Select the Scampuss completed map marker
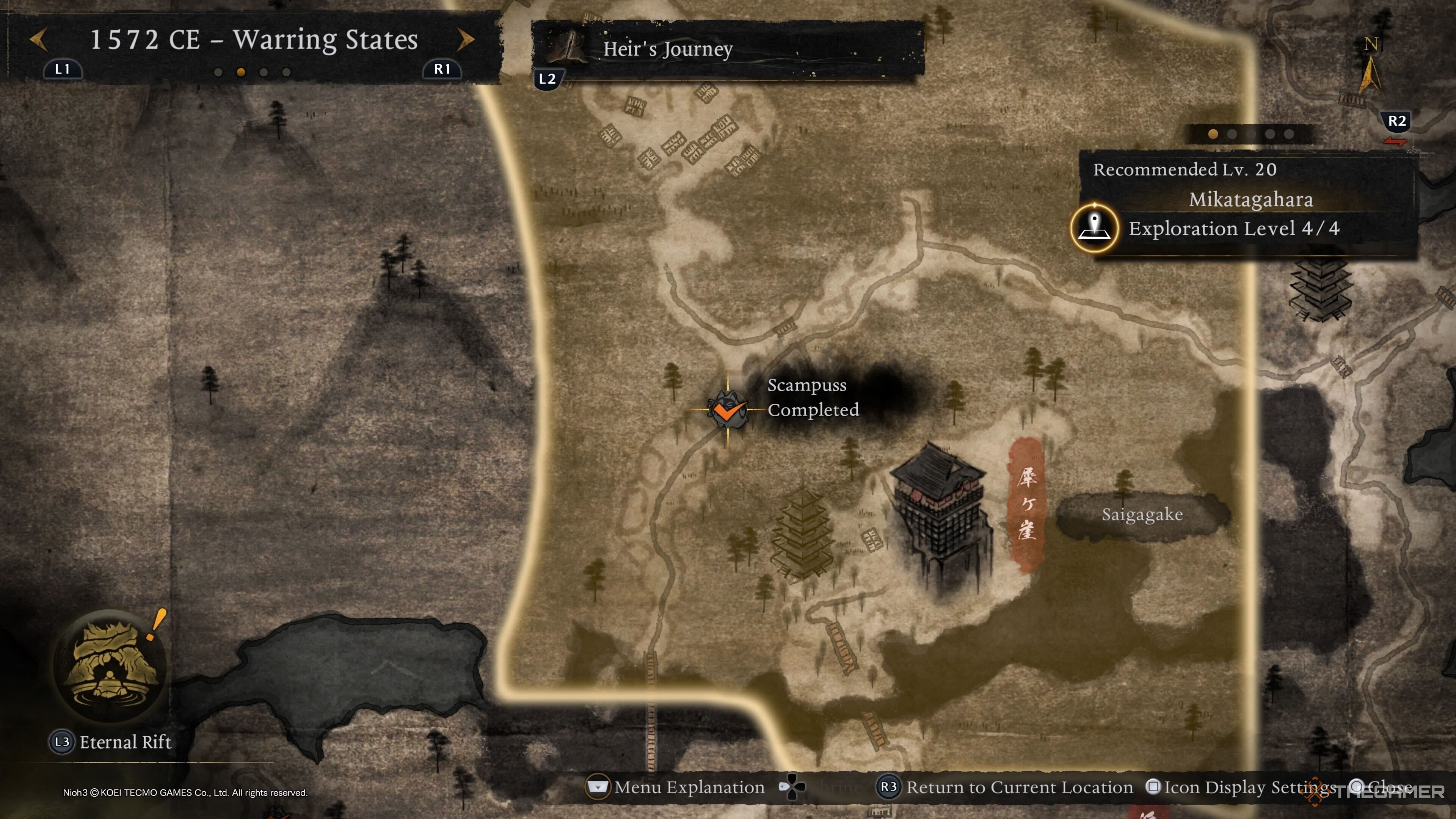Image resolution: width=1456 pixels, height=819 pixels. (x=728, y=410)
